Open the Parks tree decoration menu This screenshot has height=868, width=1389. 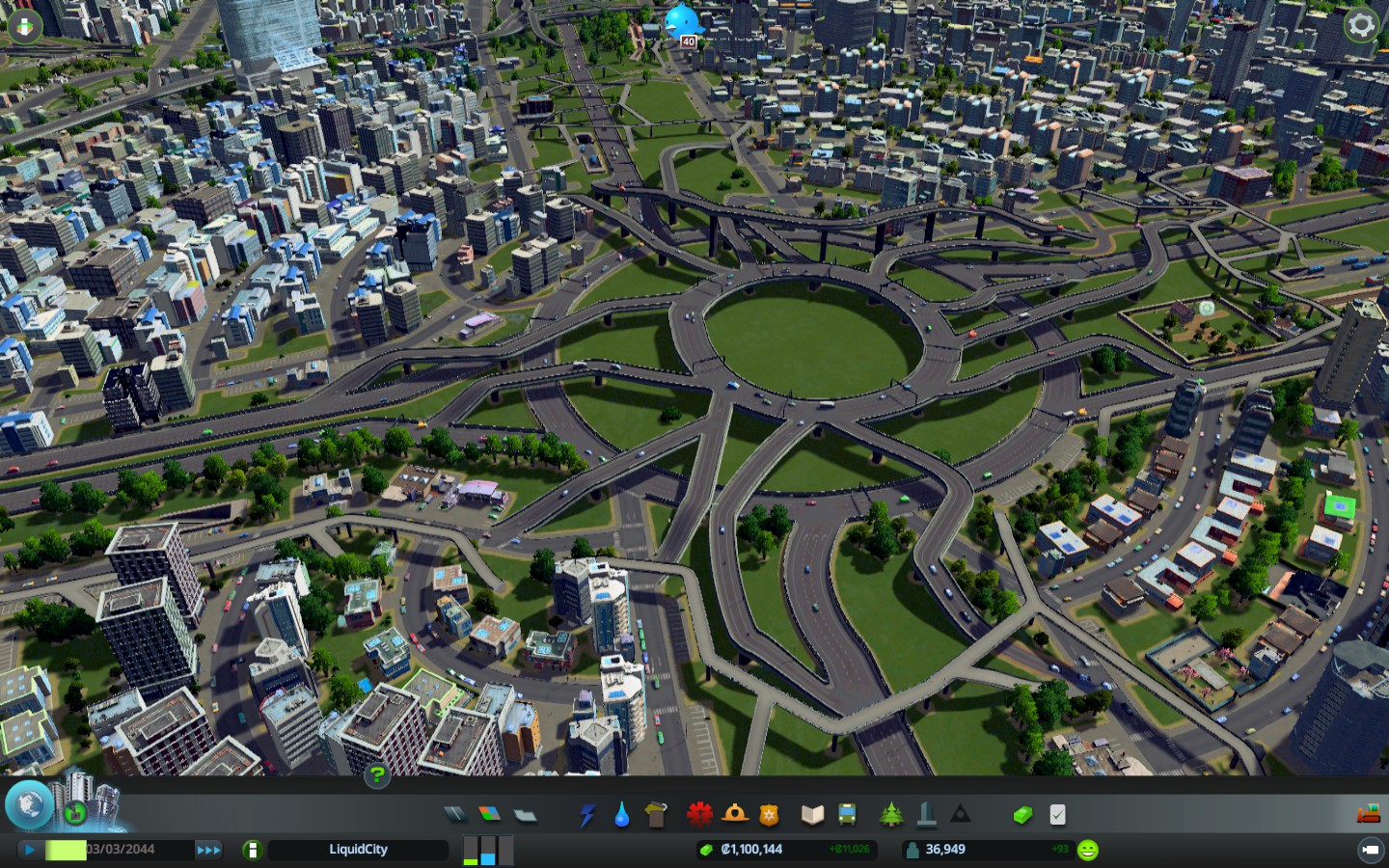click(890, 815)
